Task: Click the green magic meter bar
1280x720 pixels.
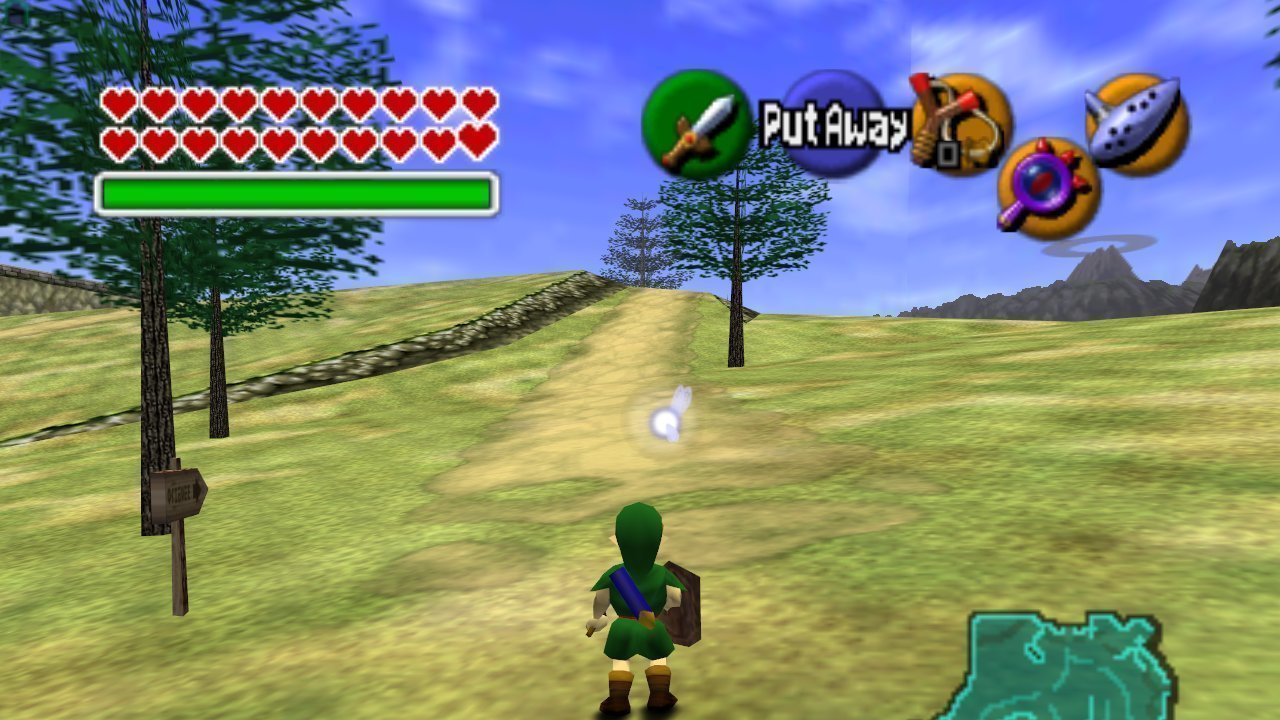Action: tap(295, 189)
